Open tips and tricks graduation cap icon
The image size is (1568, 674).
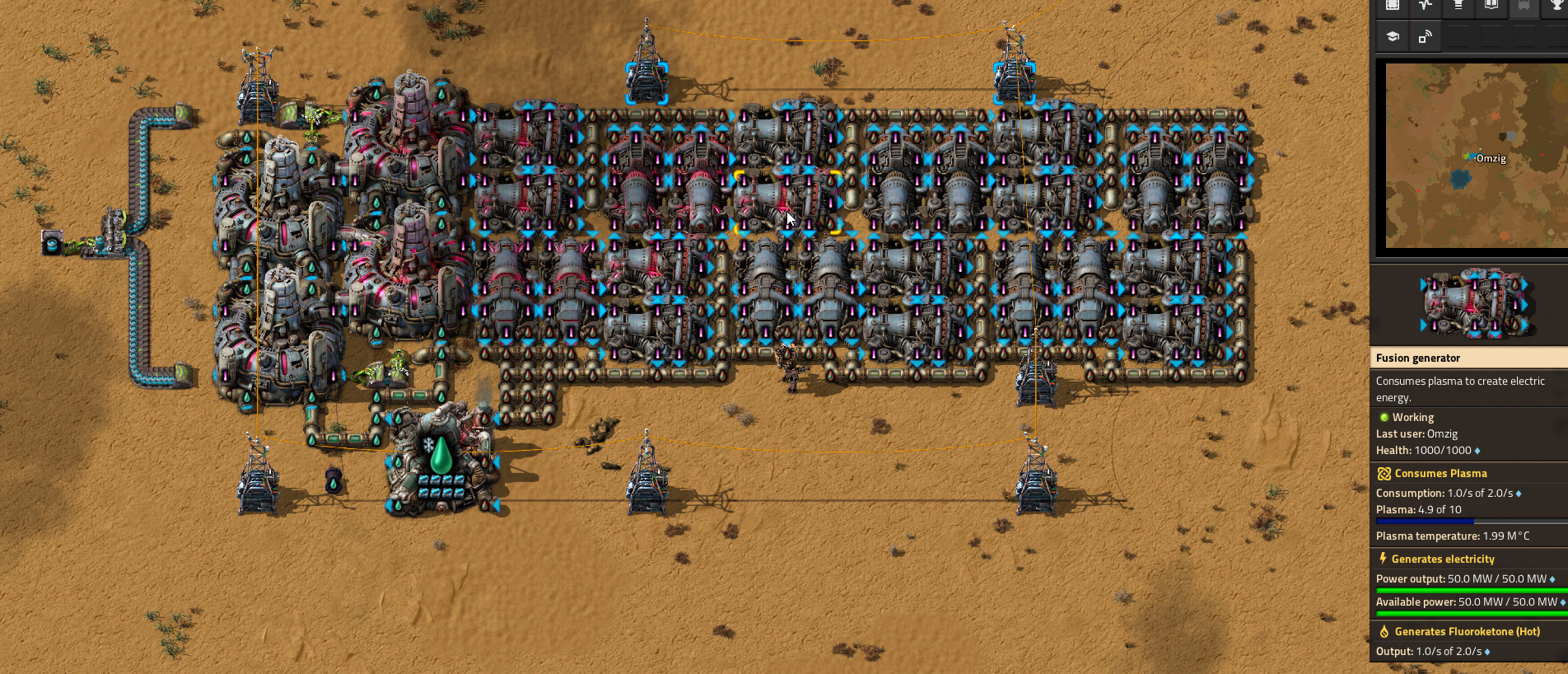click(x=1392, y=36)
